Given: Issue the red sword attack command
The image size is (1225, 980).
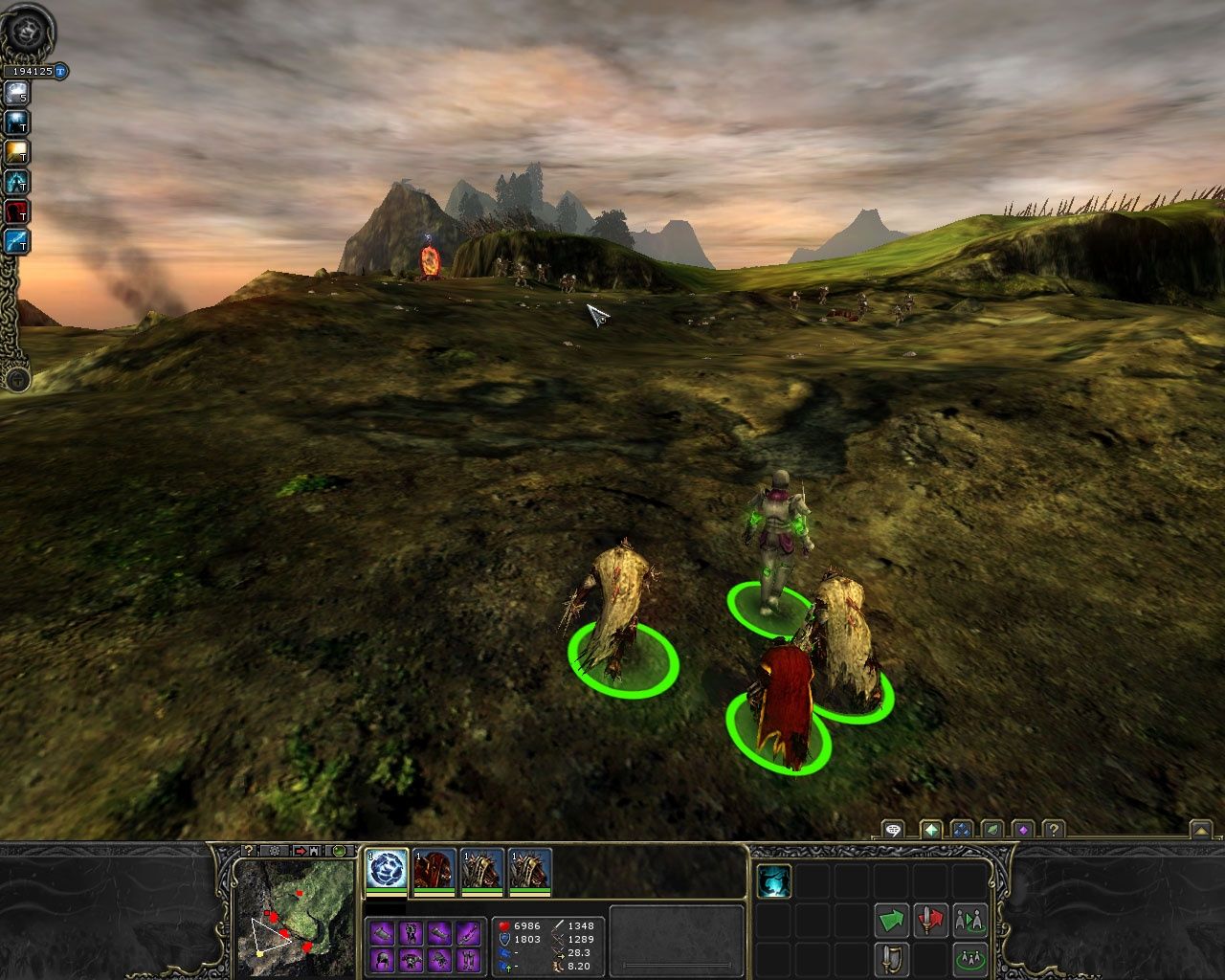Looking at the screenshot, I should coord(931,920).
